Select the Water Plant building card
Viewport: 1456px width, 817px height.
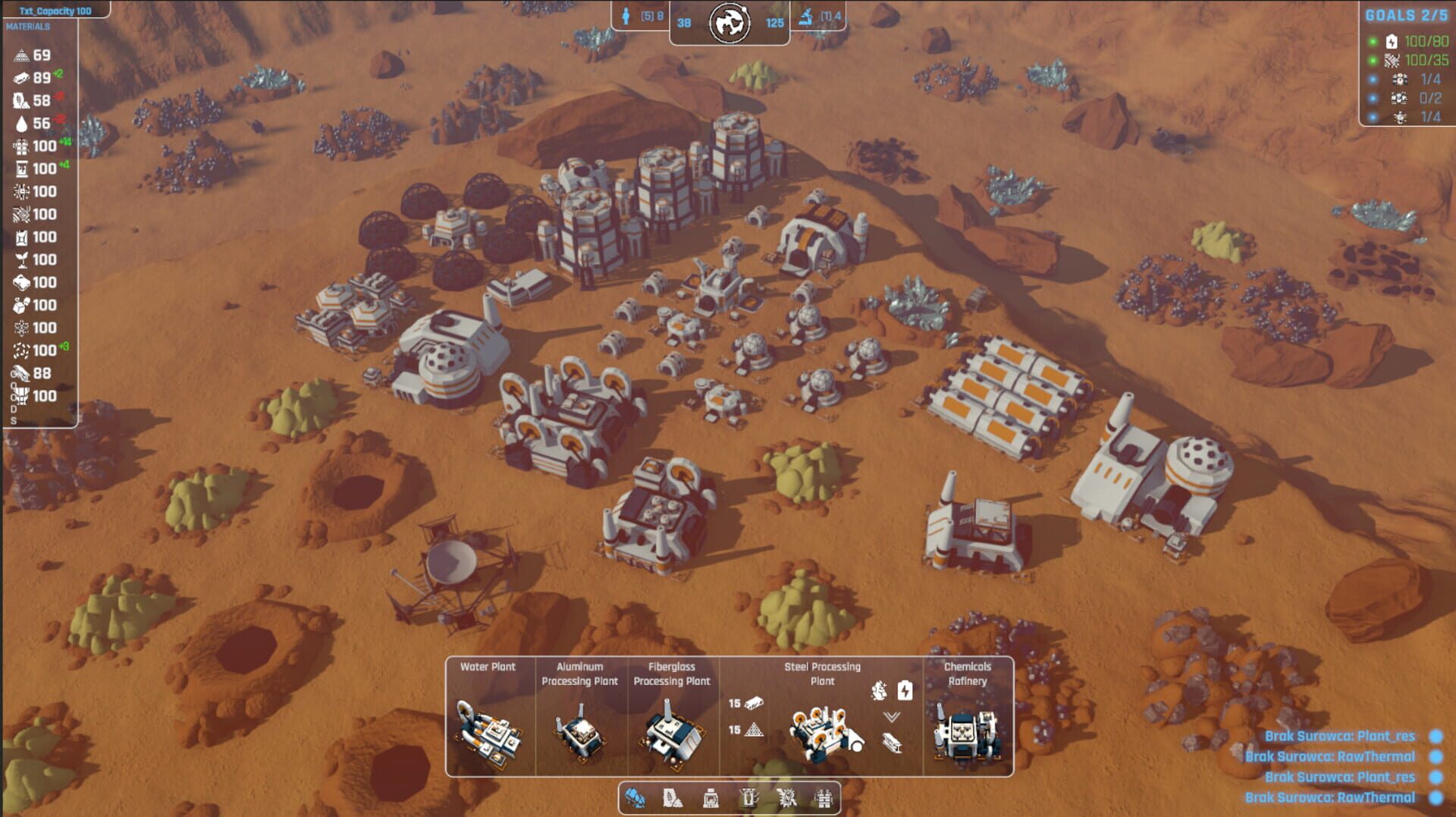tap(489, 717)
